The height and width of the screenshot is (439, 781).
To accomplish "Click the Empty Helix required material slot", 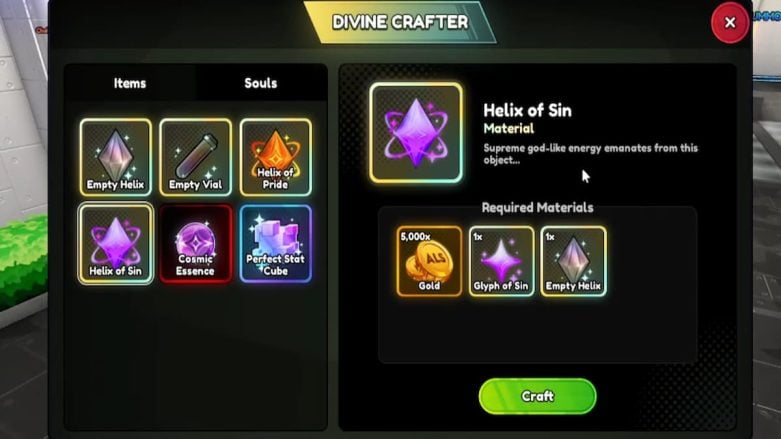I will [573, 261].
